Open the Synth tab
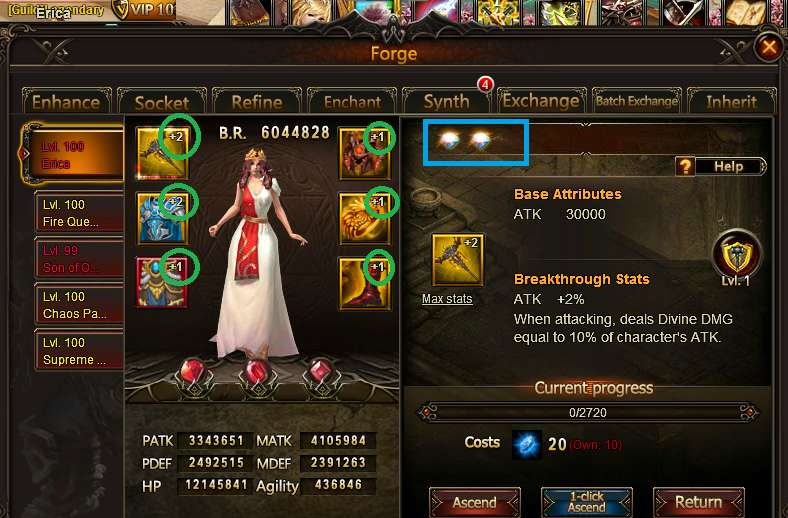The height and width of the screenshot is (518, 788). (446, 101)
